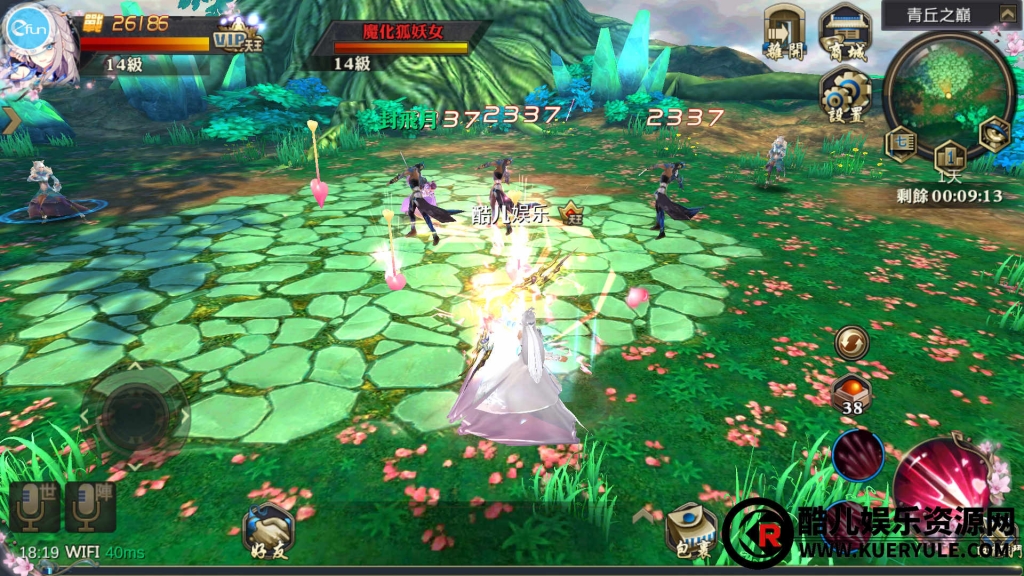Open the 設置 settings gear

point(846,97)
